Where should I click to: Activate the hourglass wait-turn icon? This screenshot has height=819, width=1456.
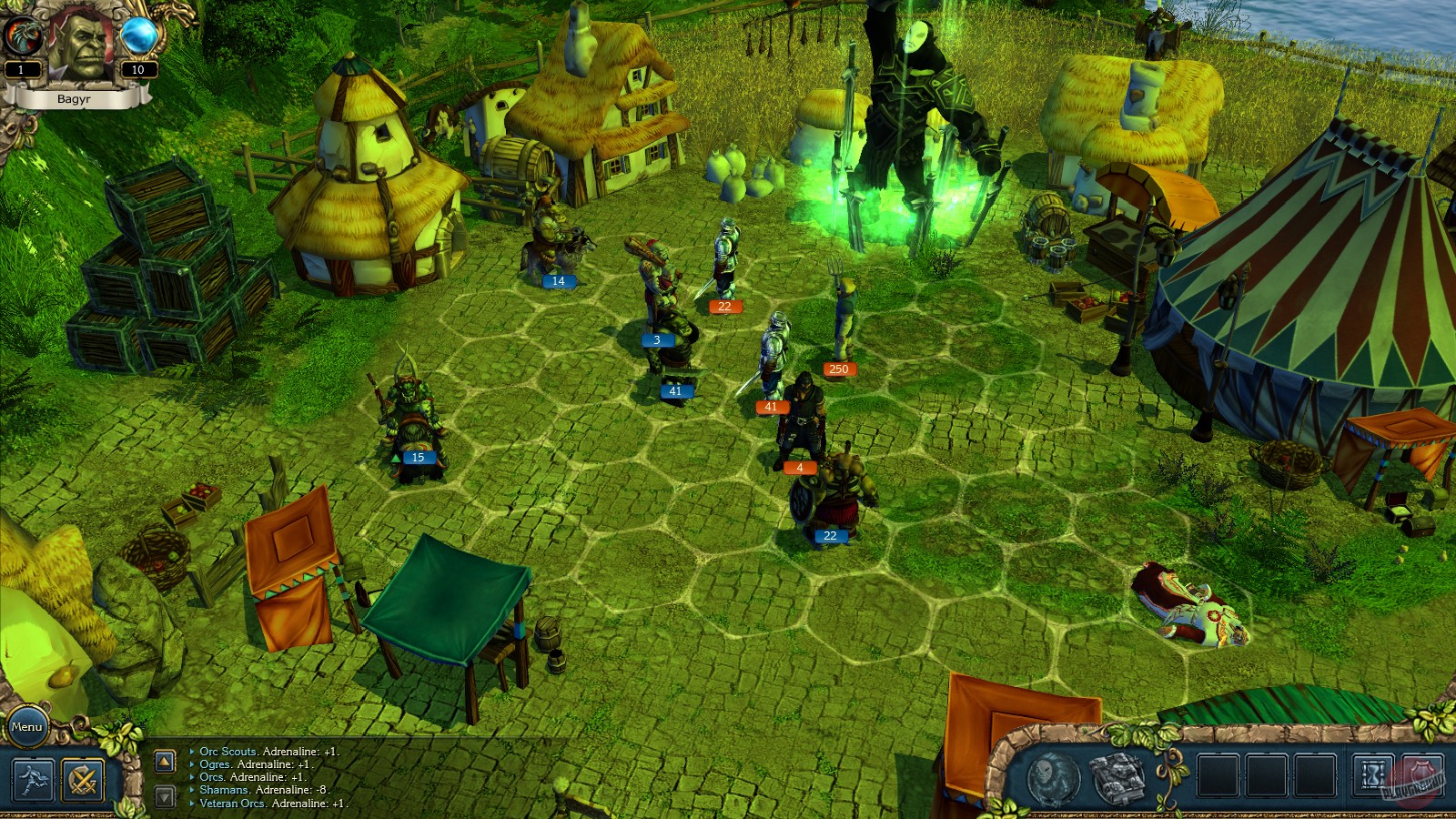[x=1372, y=775]
